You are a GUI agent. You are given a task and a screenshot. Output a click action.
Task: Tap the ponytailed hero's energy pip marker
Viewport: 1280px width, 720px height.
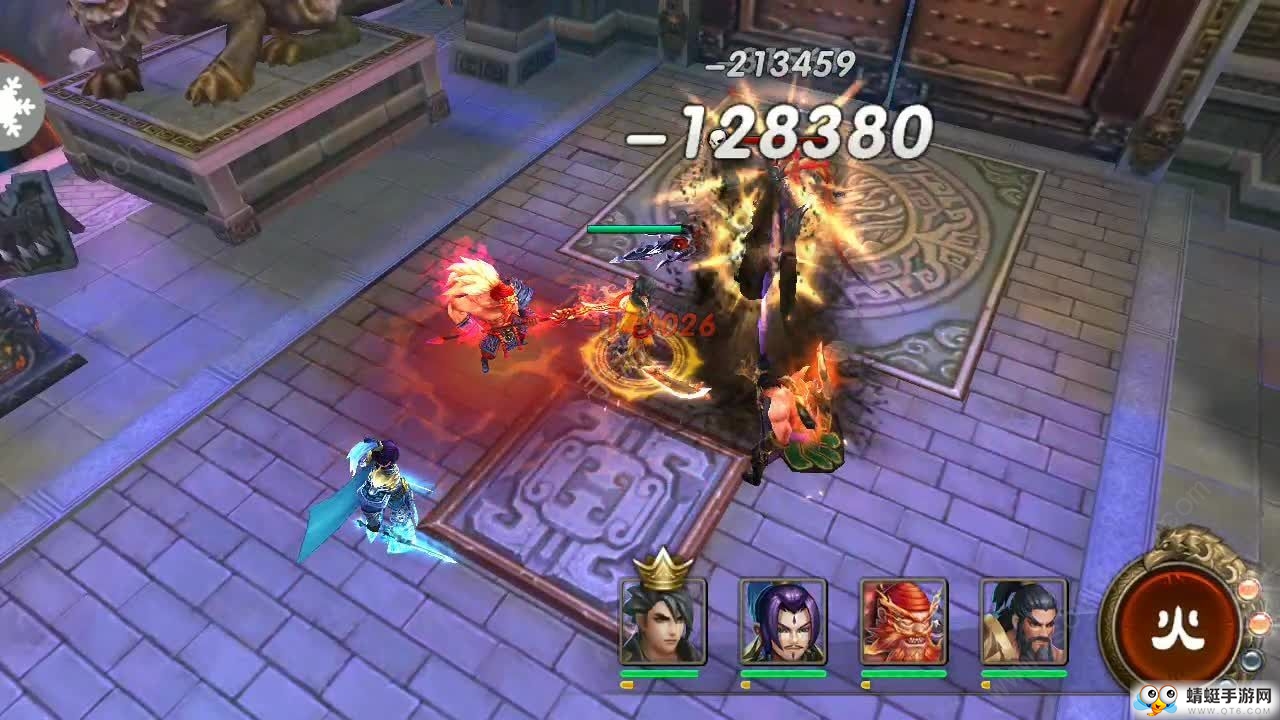point(985,685)
